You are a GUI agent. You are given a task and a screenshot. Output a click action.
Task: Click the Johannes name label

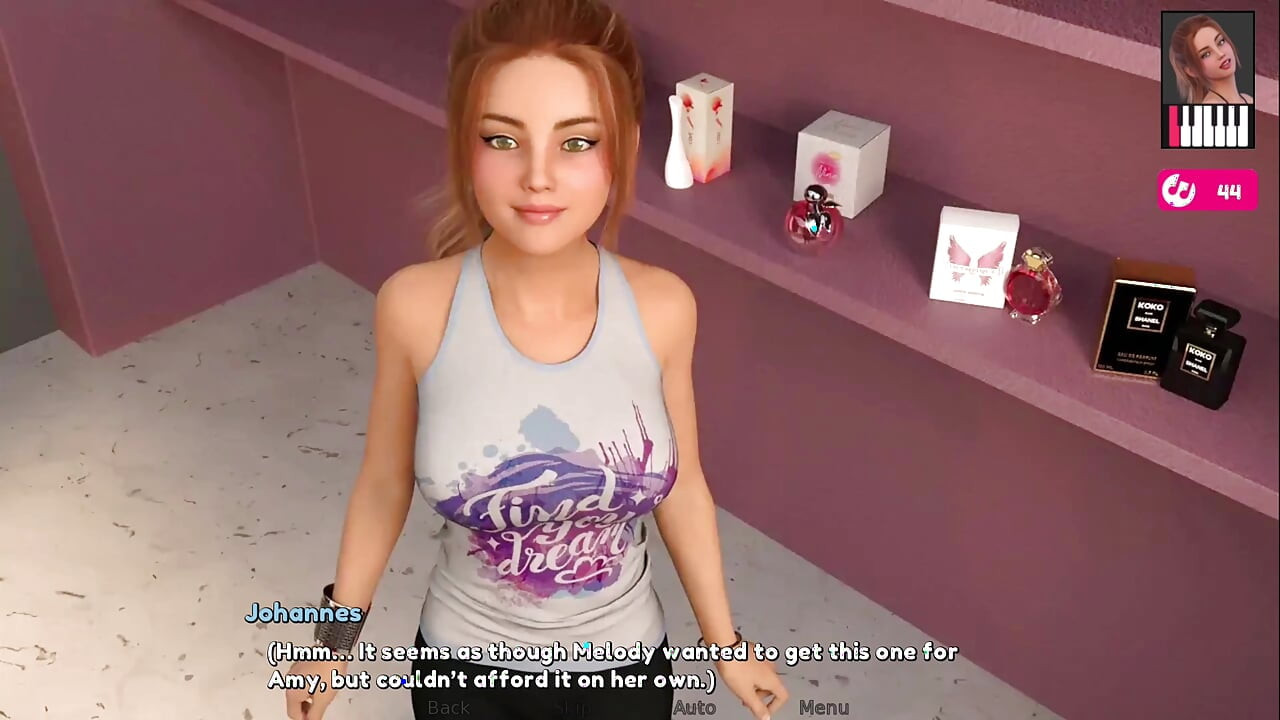click(x=303, y=613)
